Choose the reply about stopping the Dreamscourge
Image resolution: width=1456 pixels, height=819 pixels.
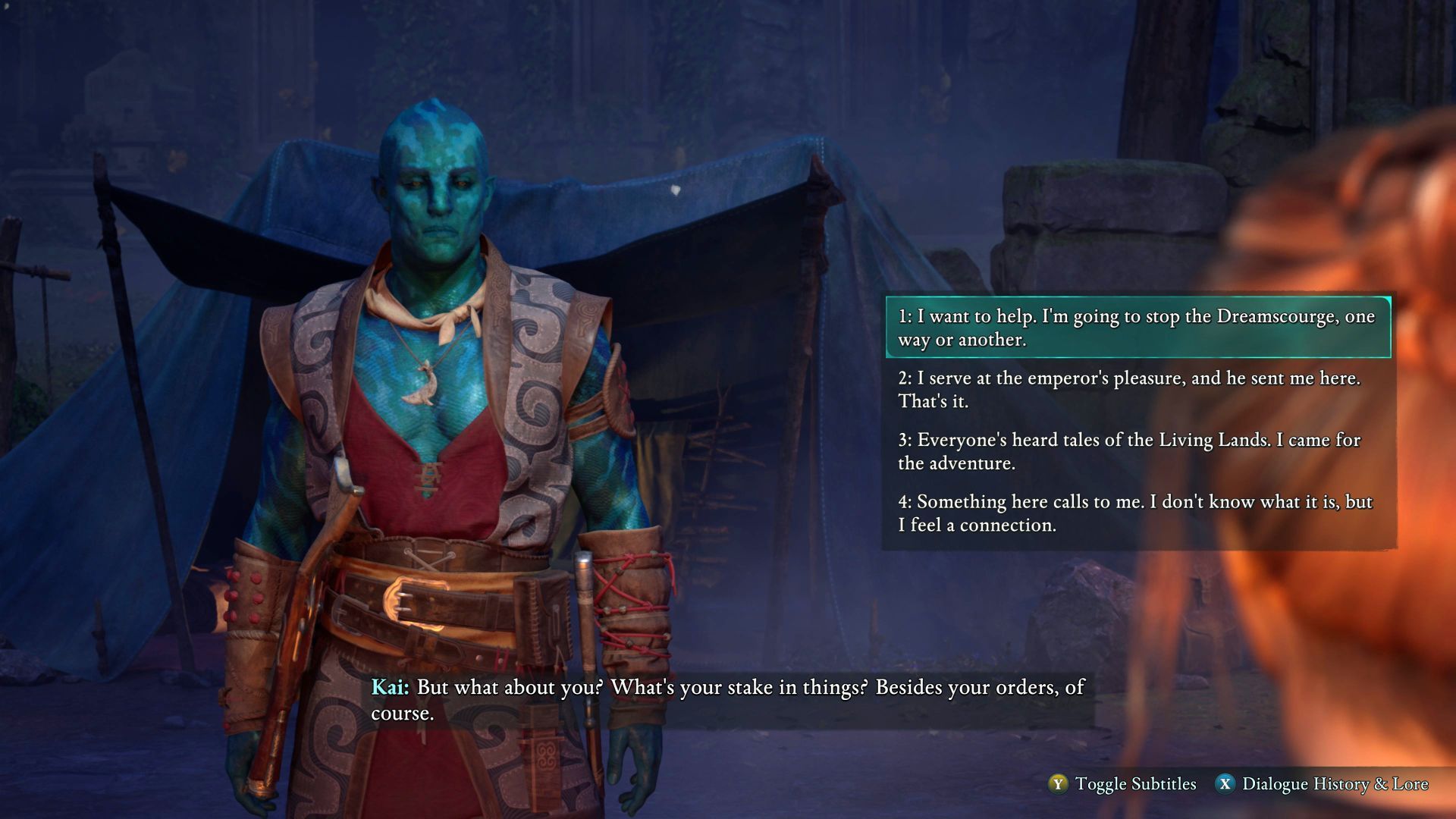click(x=1136, y=328)
